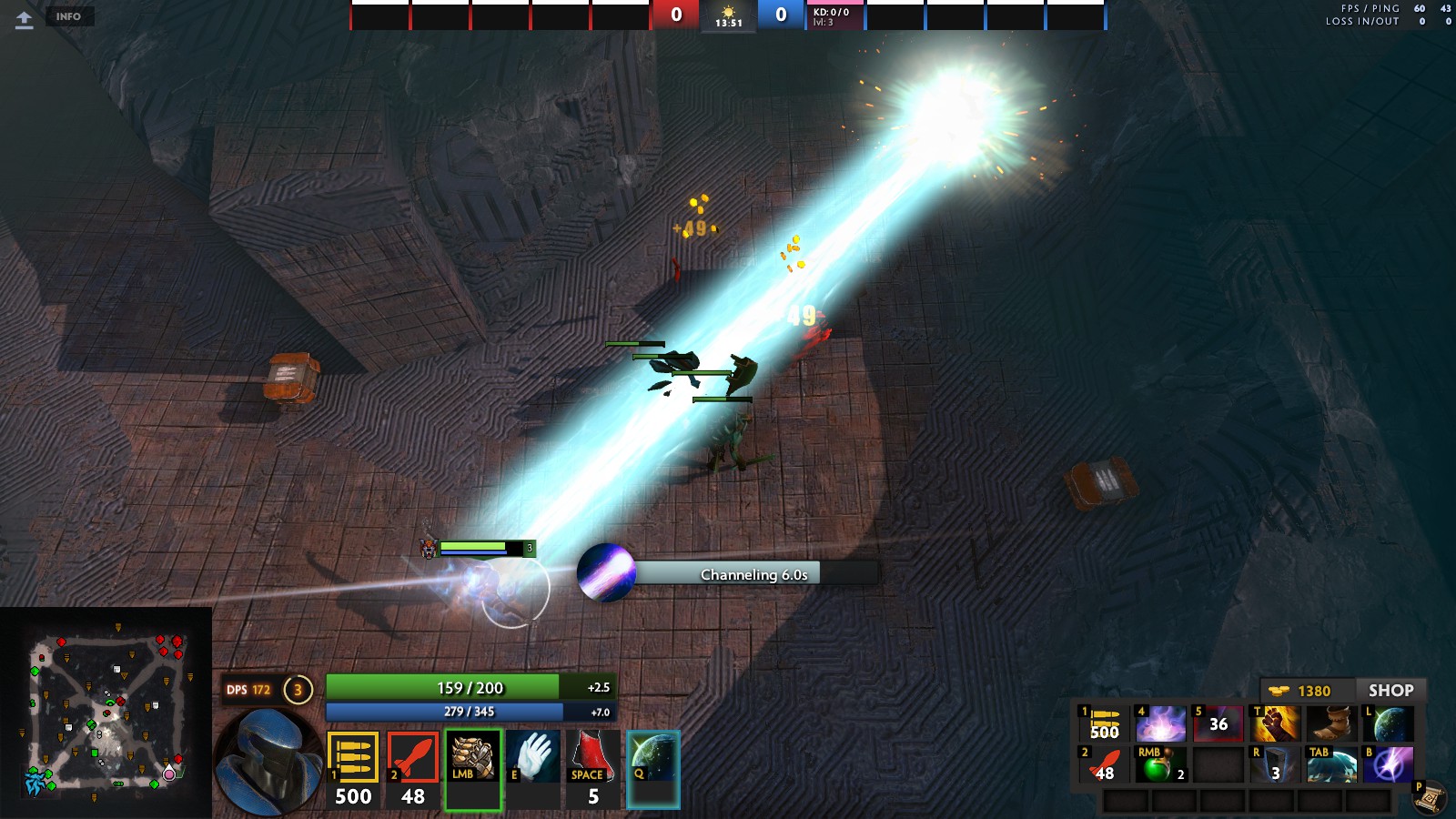The image size is (1456, 819).
Task: Use the teal wave TAB item
Action: point(1331,765)
